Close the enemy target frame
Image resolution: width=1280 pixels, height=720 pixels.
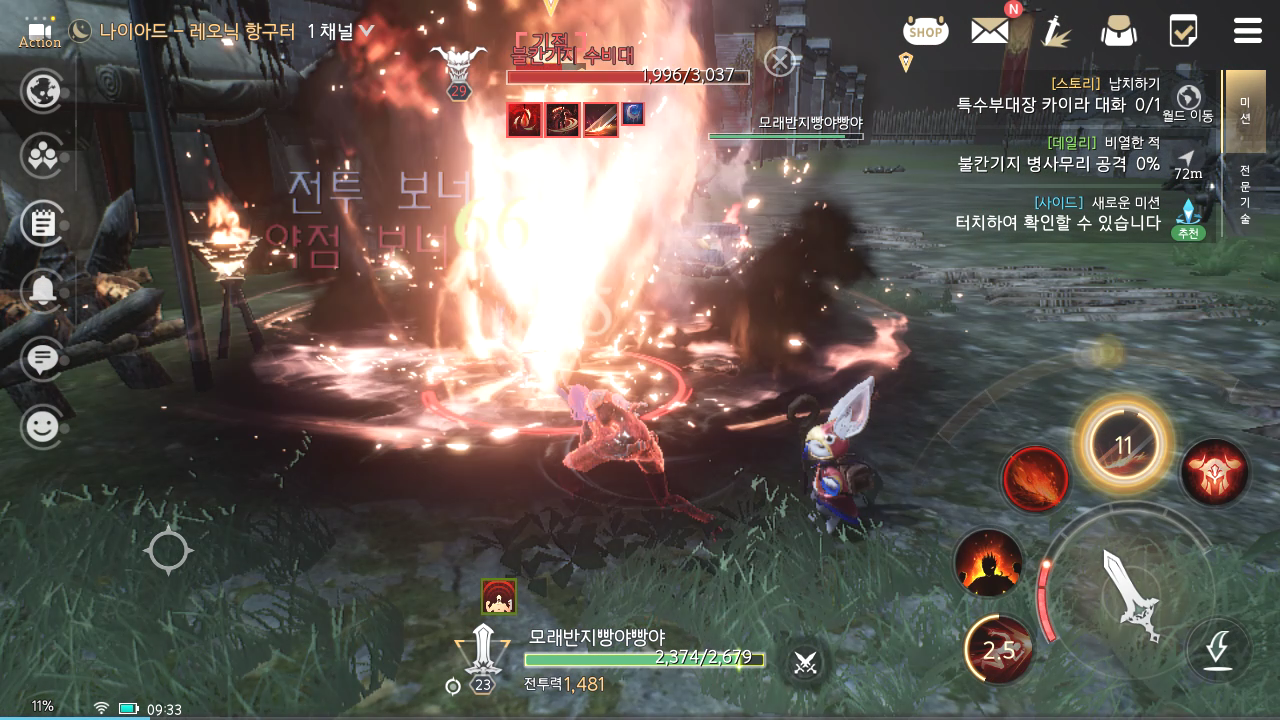(779, 62)
